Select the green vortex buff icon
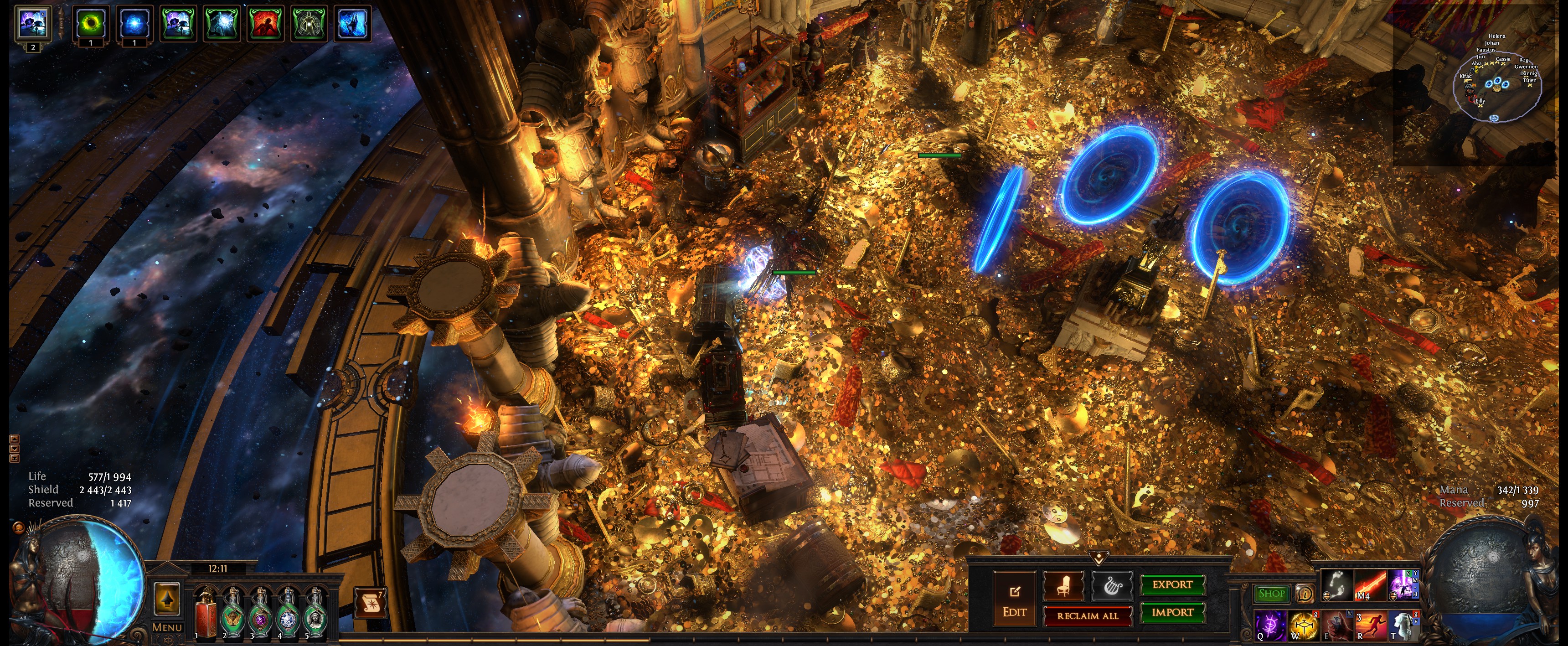Viewport: 1568px width, 646px height. pos(91,24)
